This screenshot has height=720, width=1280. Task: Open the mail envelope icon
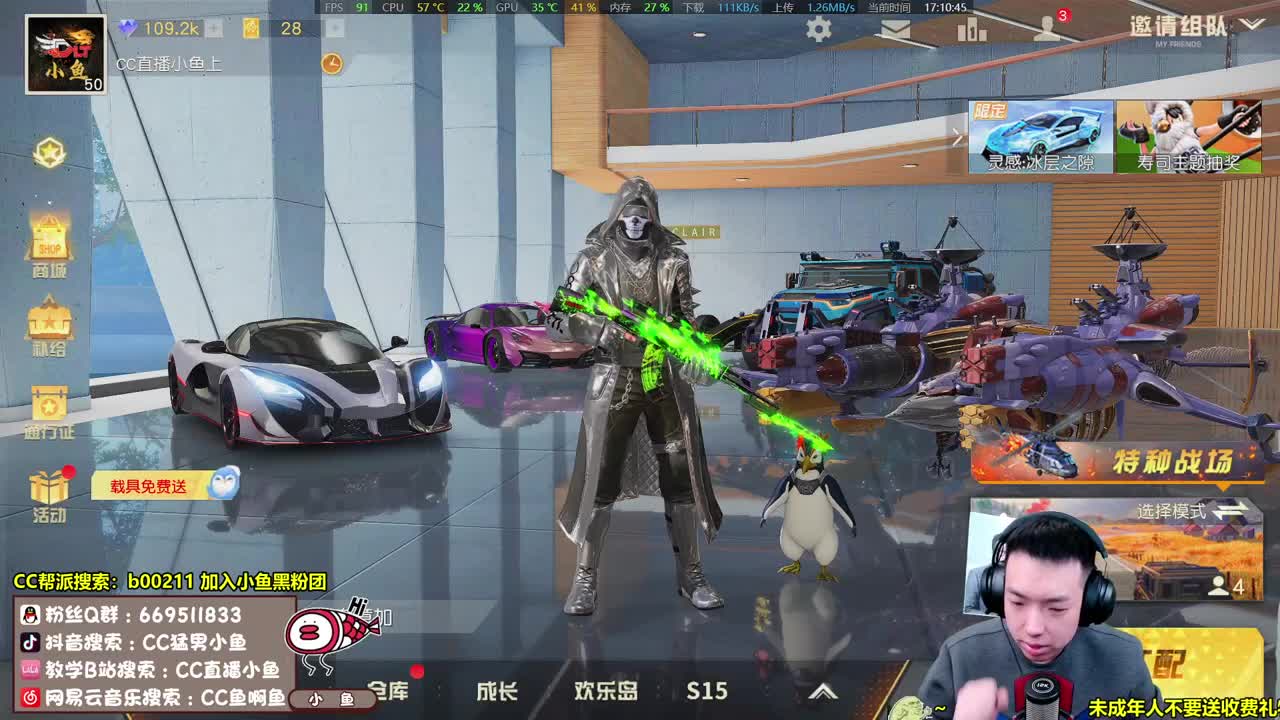893,29
